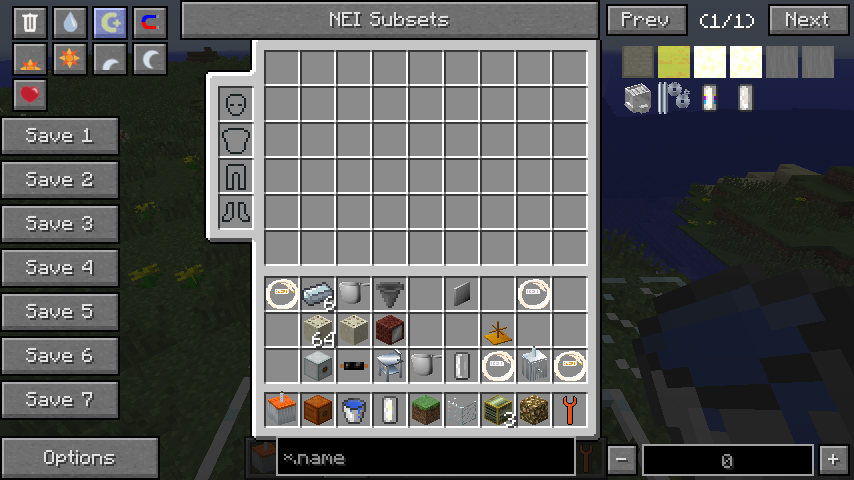Click the helmet armor slot
854x480 pixels.
tap(236, 104)
